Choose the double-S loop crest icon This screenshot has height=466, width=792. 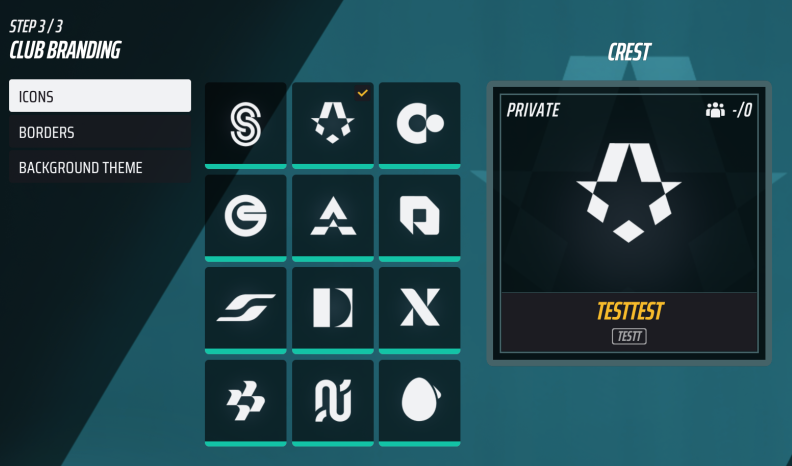(245, 124)
